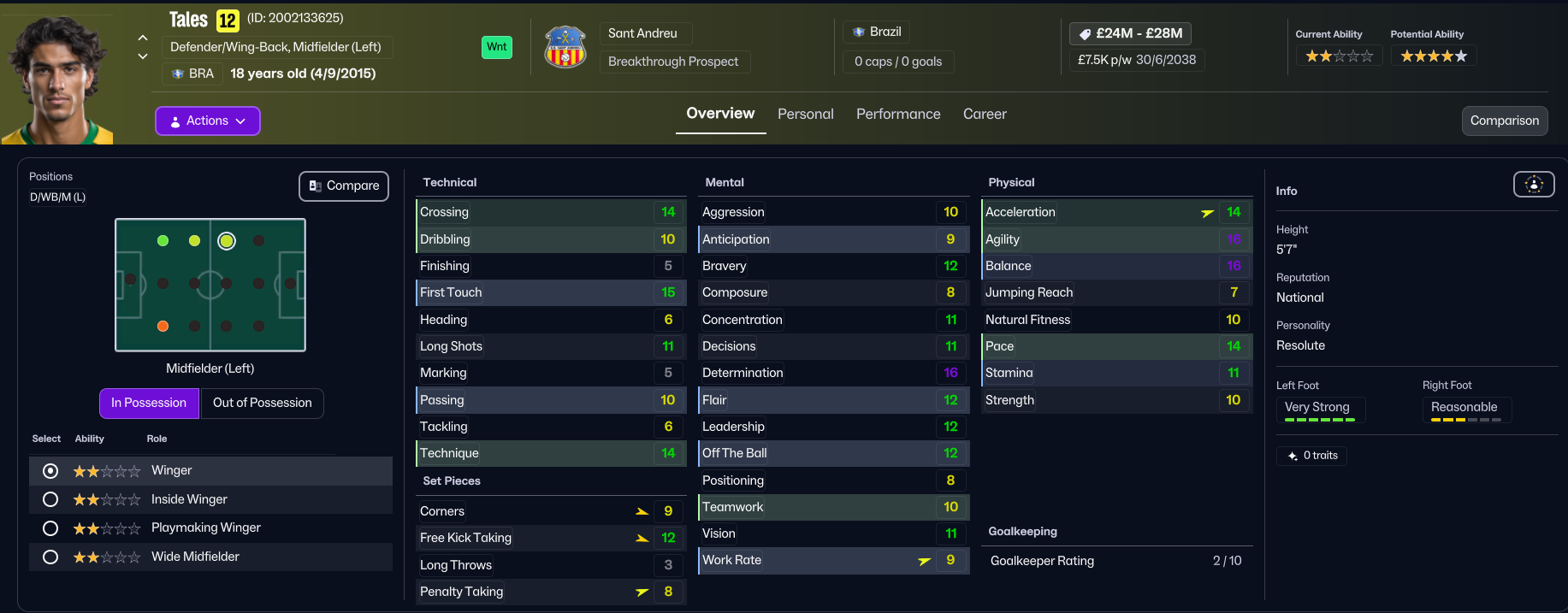
Task: Select the Overview tab
Action: click(x=720, y=114)
